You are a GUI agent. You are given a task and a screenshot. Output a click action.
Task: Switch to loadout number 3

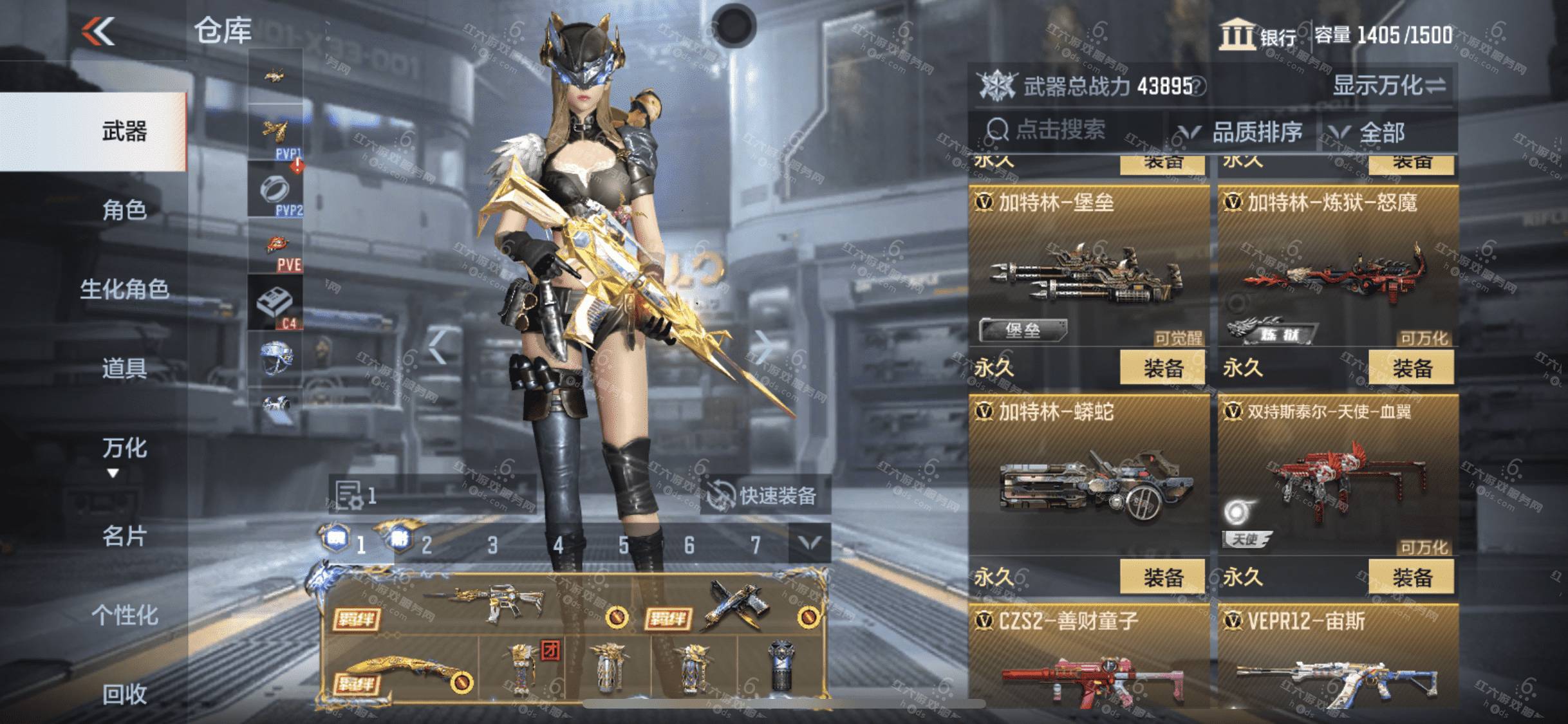pyautogui.click(x=492, y=546)
